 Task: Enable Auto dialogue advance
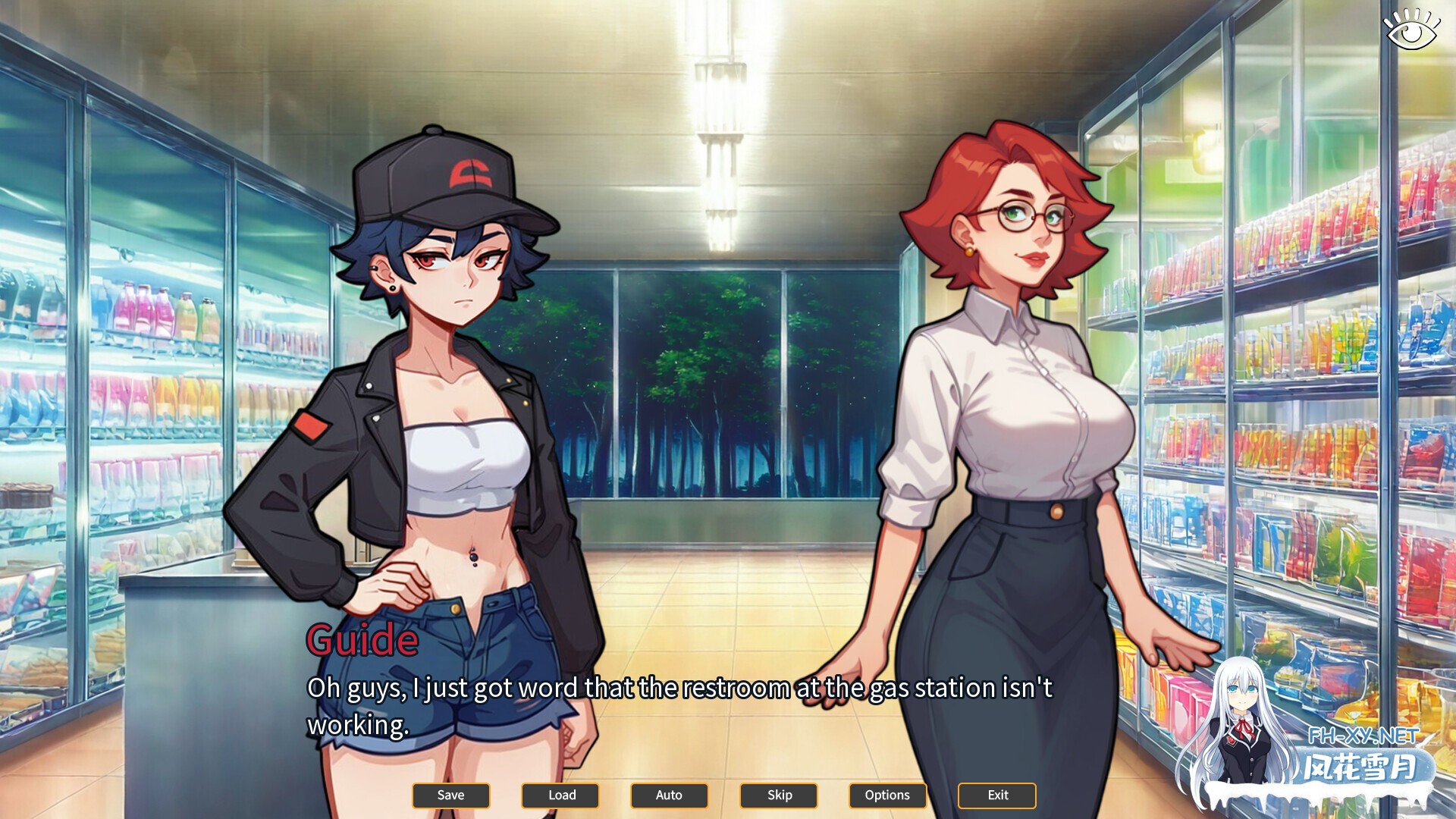pyautogui.click(x=669, y=795)
